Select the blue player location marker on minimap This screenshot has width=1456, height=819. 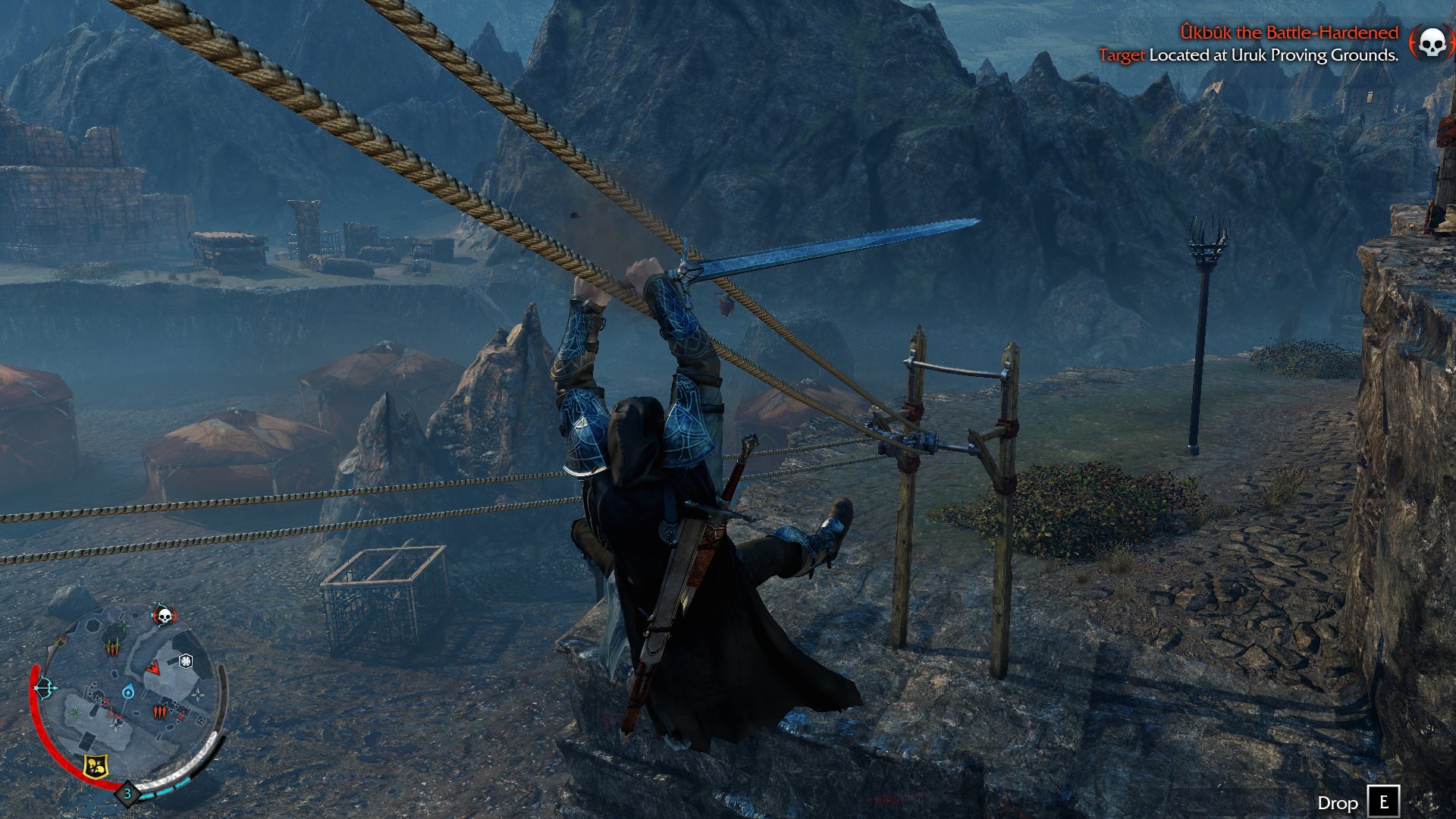point(128,692)
